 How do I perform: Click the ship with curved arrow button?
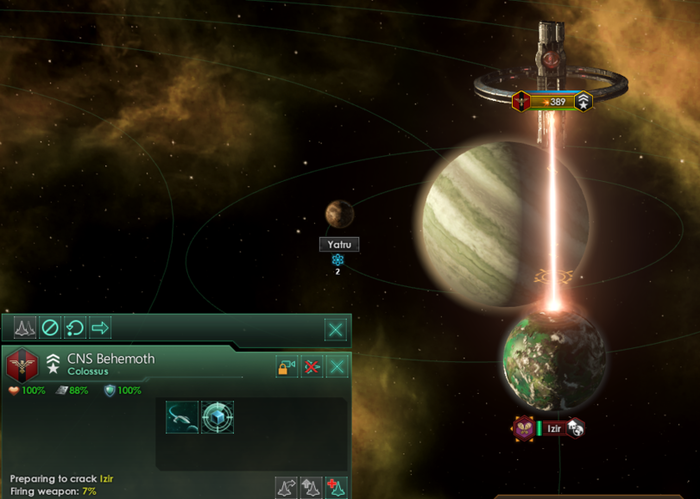coord(287,487)
